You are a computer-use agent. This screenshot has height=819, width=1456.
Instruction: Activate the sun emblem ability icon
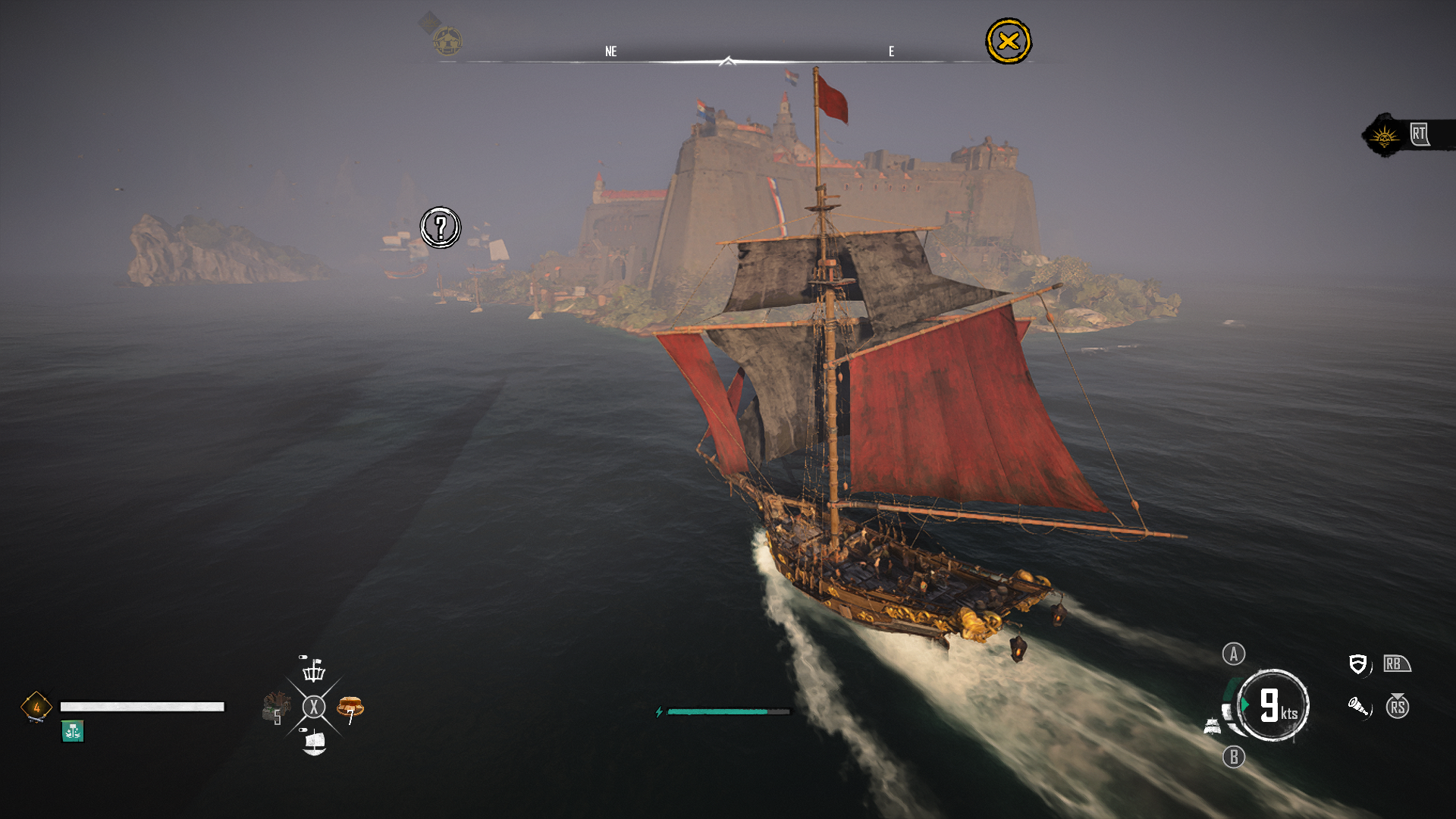1384,136
